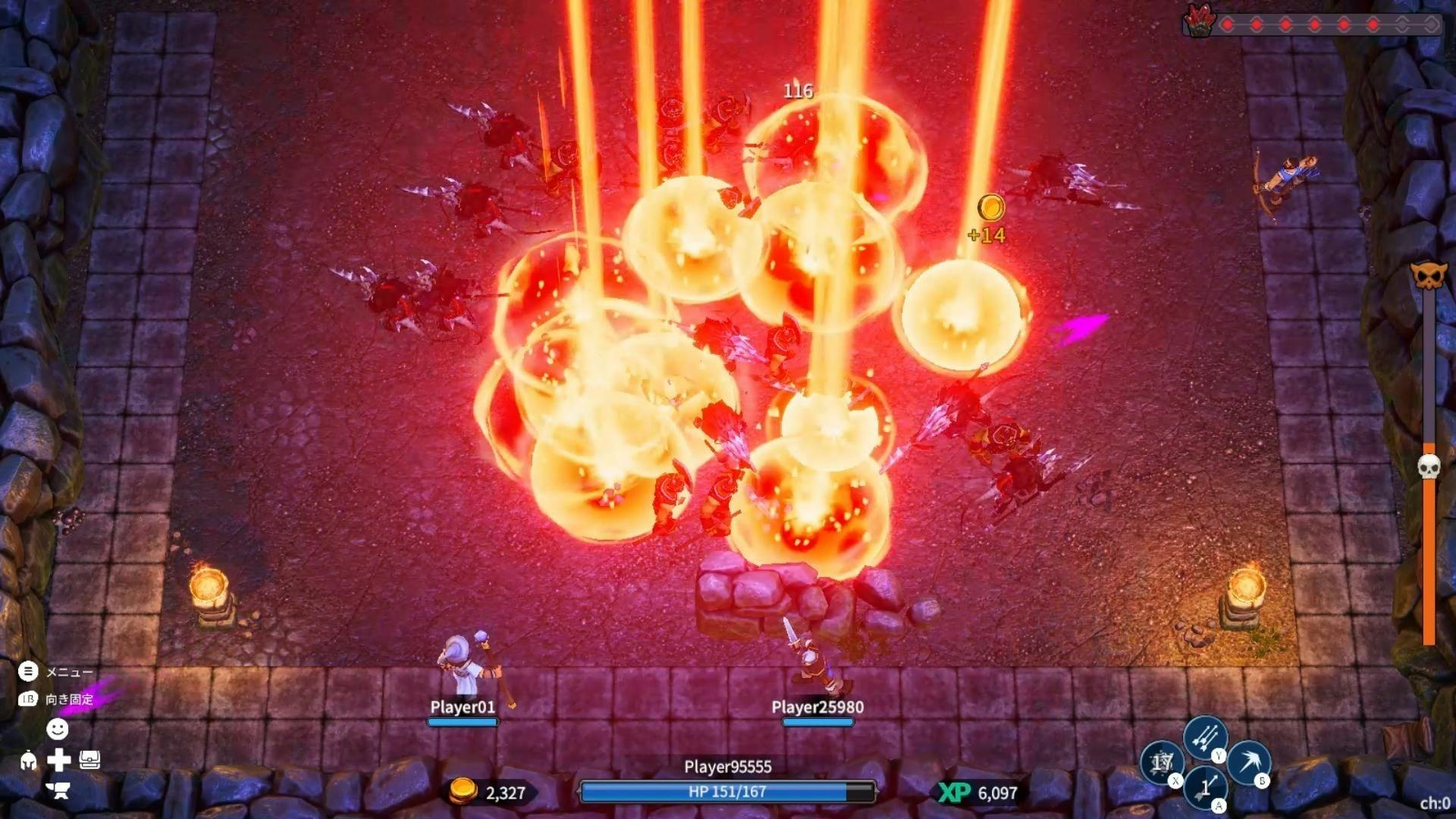Open the smiley face emote shortcut
Viewport: 1456px width, 819px height.
click(58, 729)
